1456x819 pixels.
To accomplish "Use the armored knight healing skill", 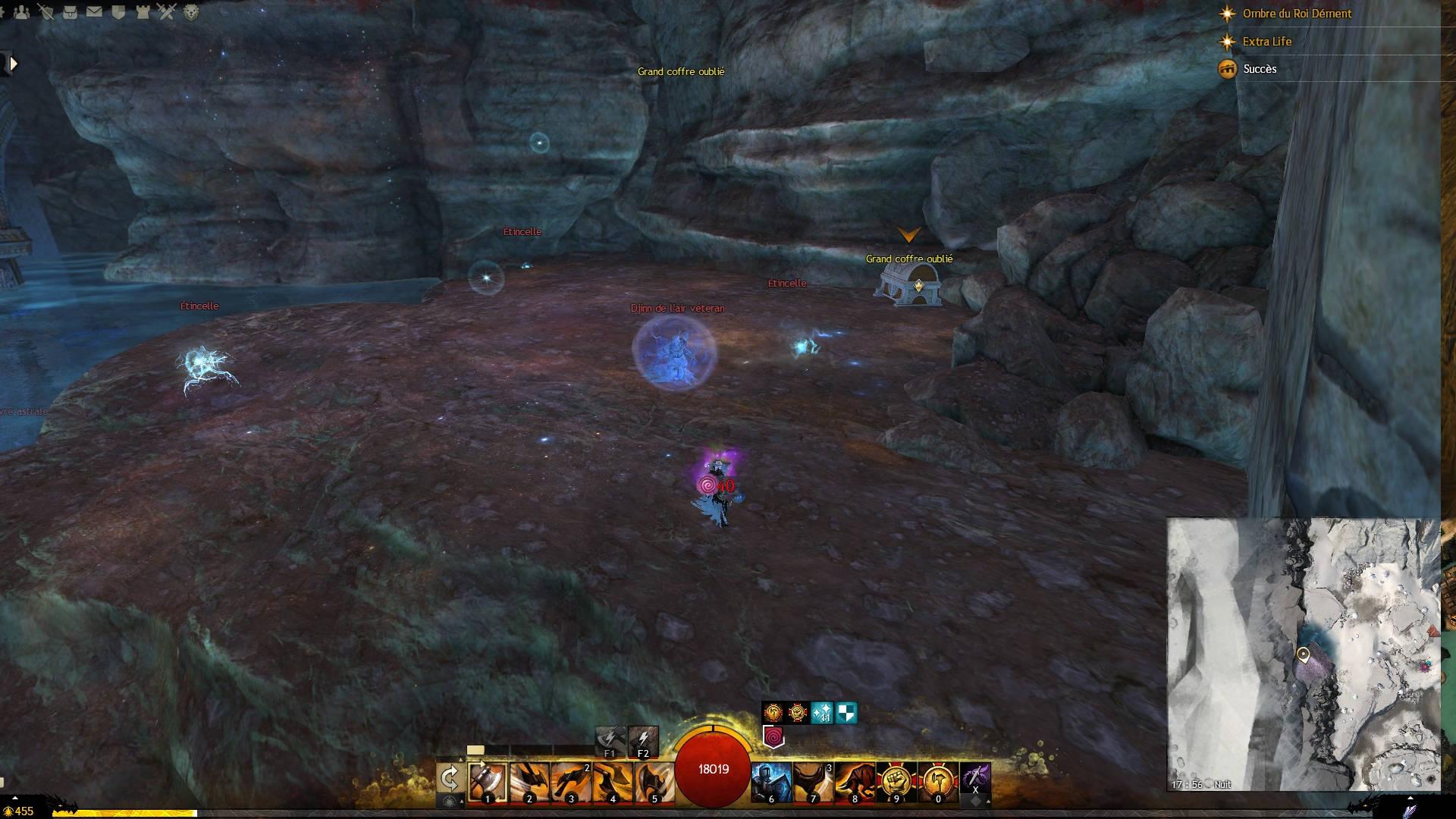I will 771,783.
